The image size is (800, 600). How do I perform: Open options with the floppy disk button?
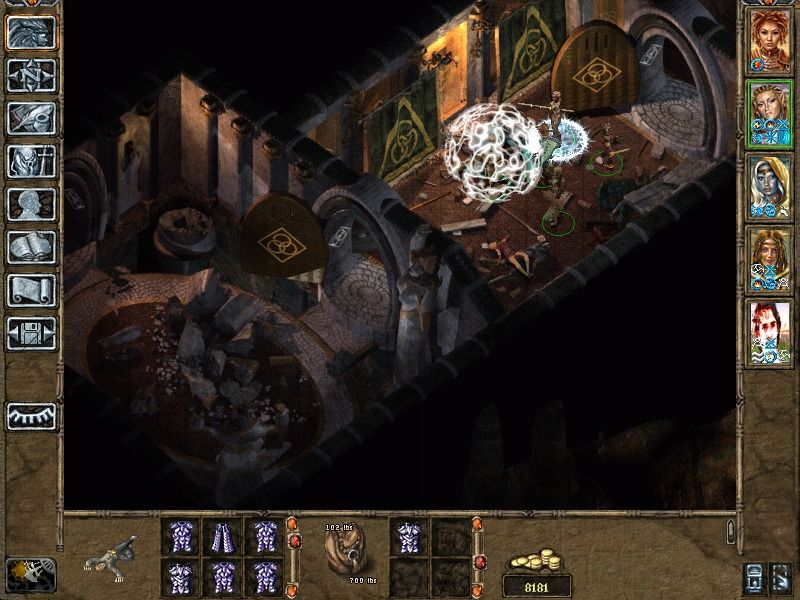point(30,333)
